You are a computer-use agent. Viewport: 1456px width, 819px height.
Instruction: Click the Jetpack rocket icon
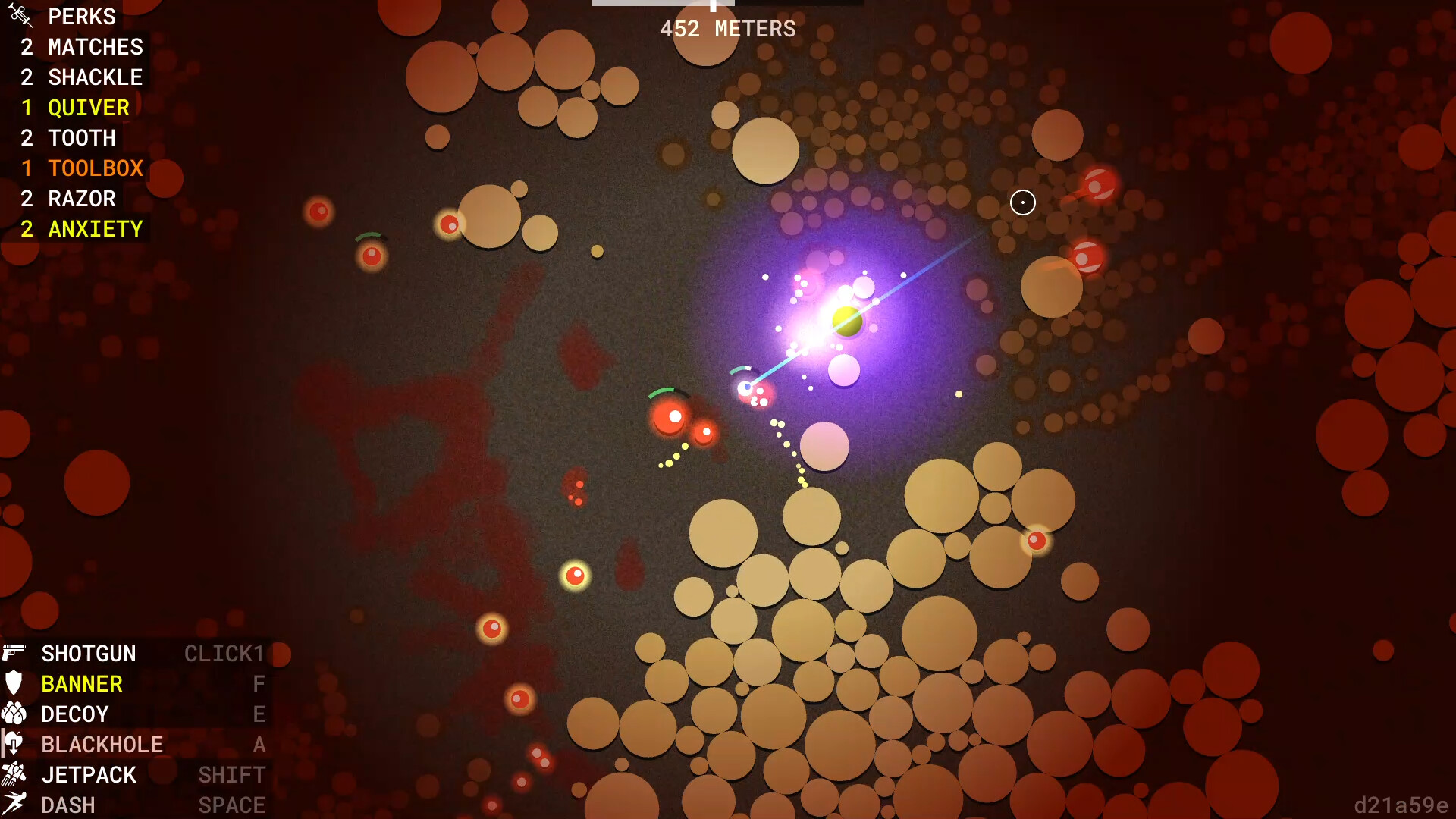point(14,774)
